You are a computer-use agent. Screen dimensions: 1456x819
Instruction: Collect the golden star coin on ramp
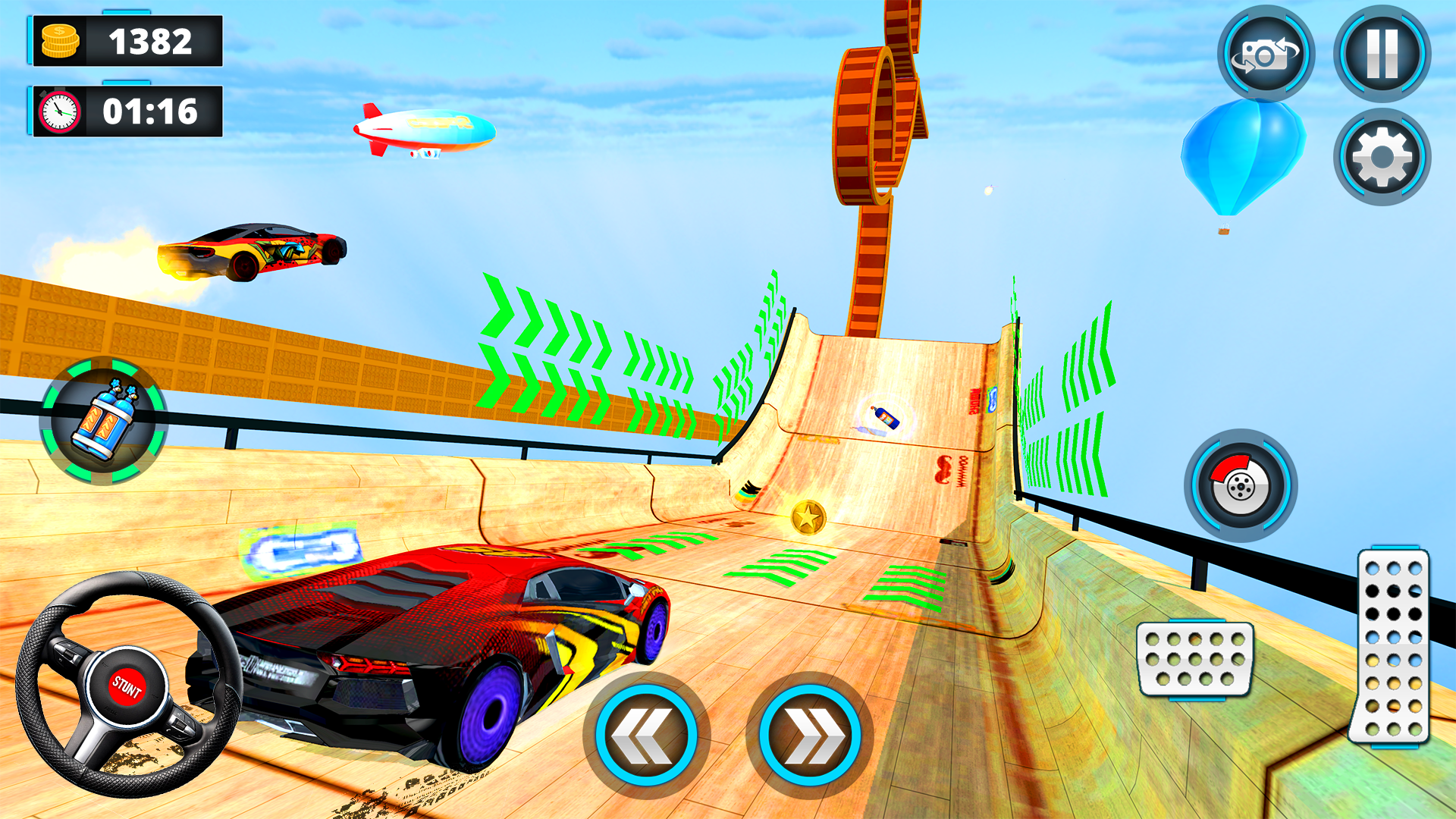(x=809, y=518)
